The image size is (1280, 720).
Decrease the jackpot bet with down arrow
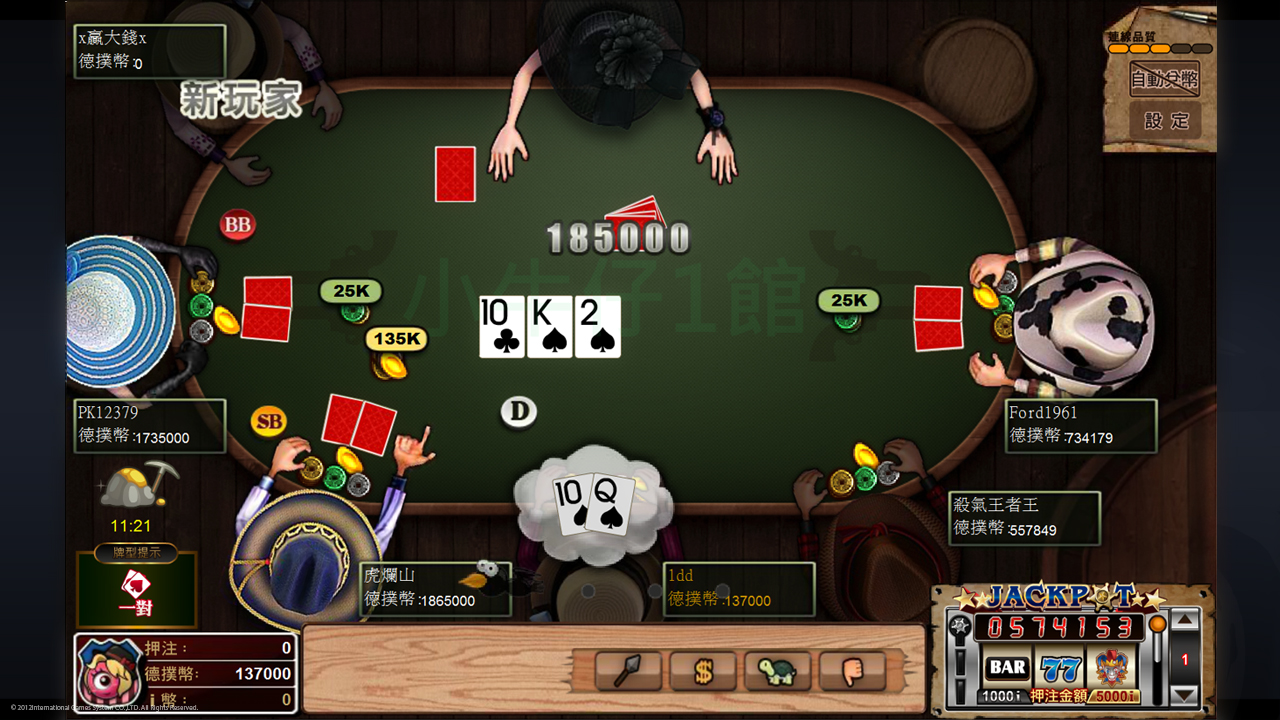1184,694
